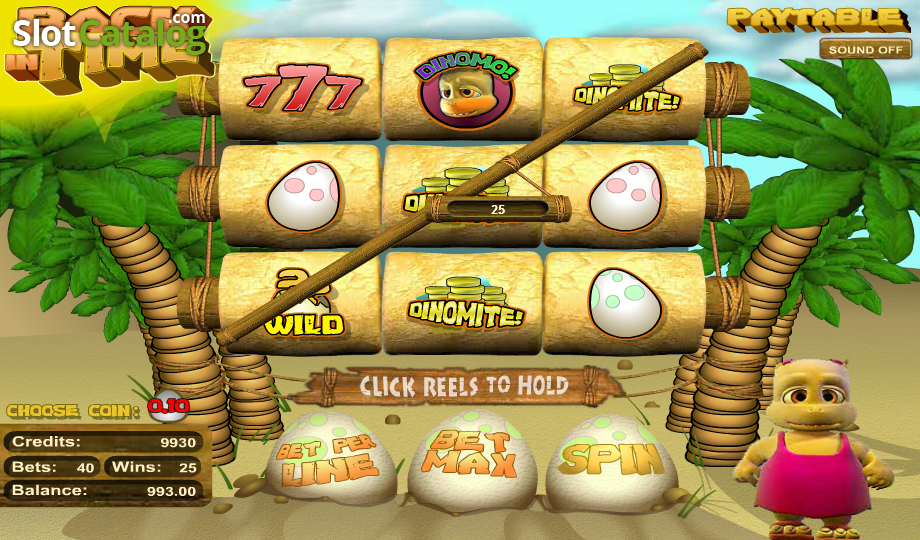This screenshot has width=920, height=540.
Task: Hold the reel with the Wild symbol
Action: pos(301,305)
